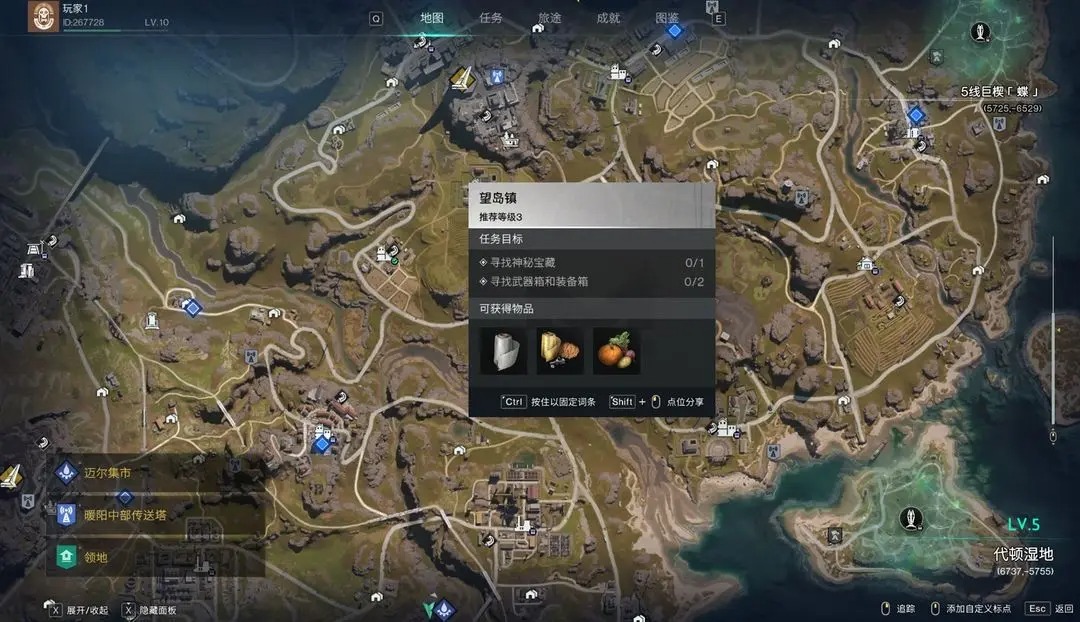
Task: Click the 寻找神秘宝藏 objective row
Action: pos(591,263)
